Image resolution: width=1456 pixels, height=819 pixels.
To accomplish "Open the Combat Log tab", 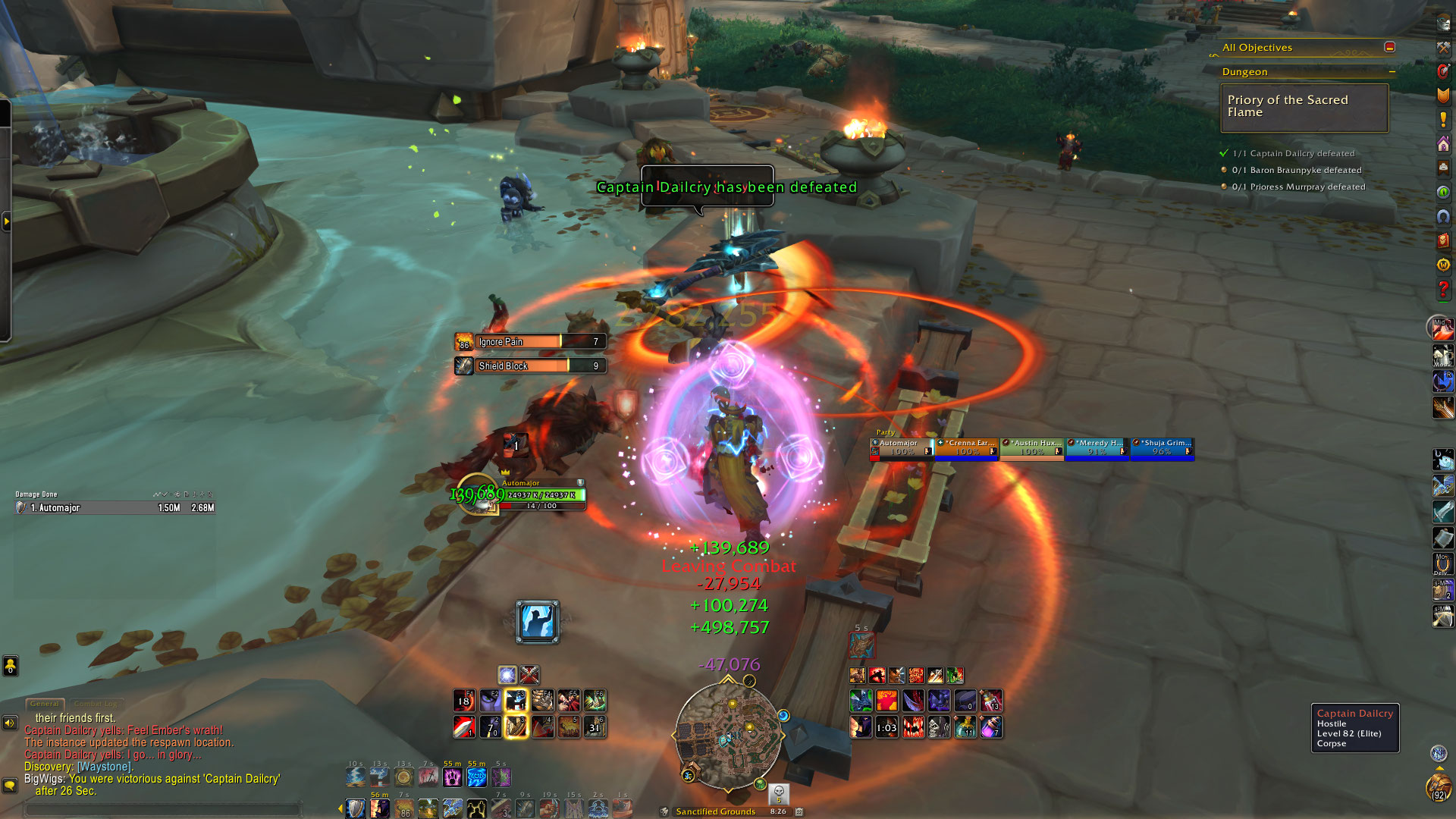I will (x=96, y=704).
